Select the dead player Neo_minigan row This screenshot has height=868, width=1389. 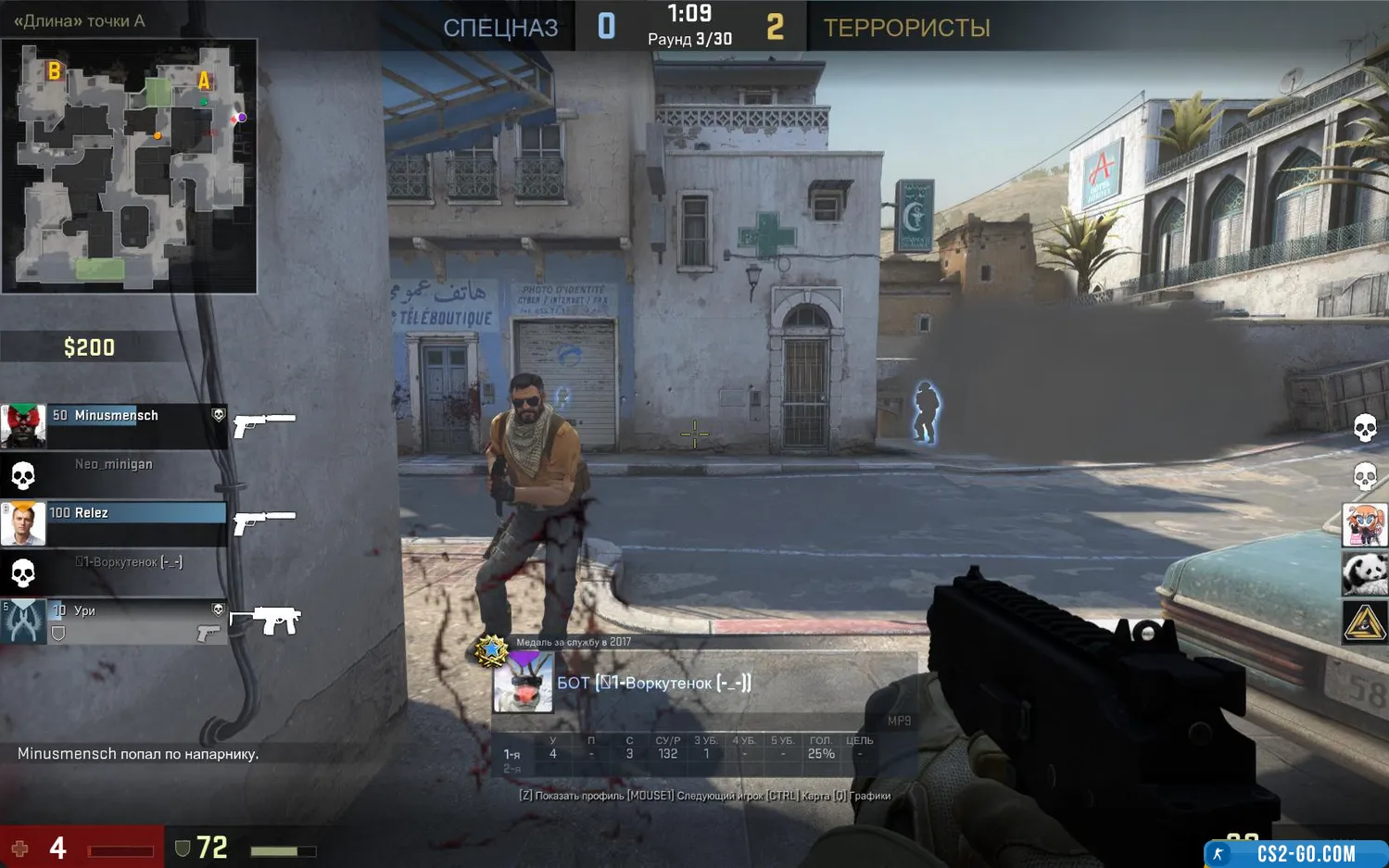click(x=113, y=465)
